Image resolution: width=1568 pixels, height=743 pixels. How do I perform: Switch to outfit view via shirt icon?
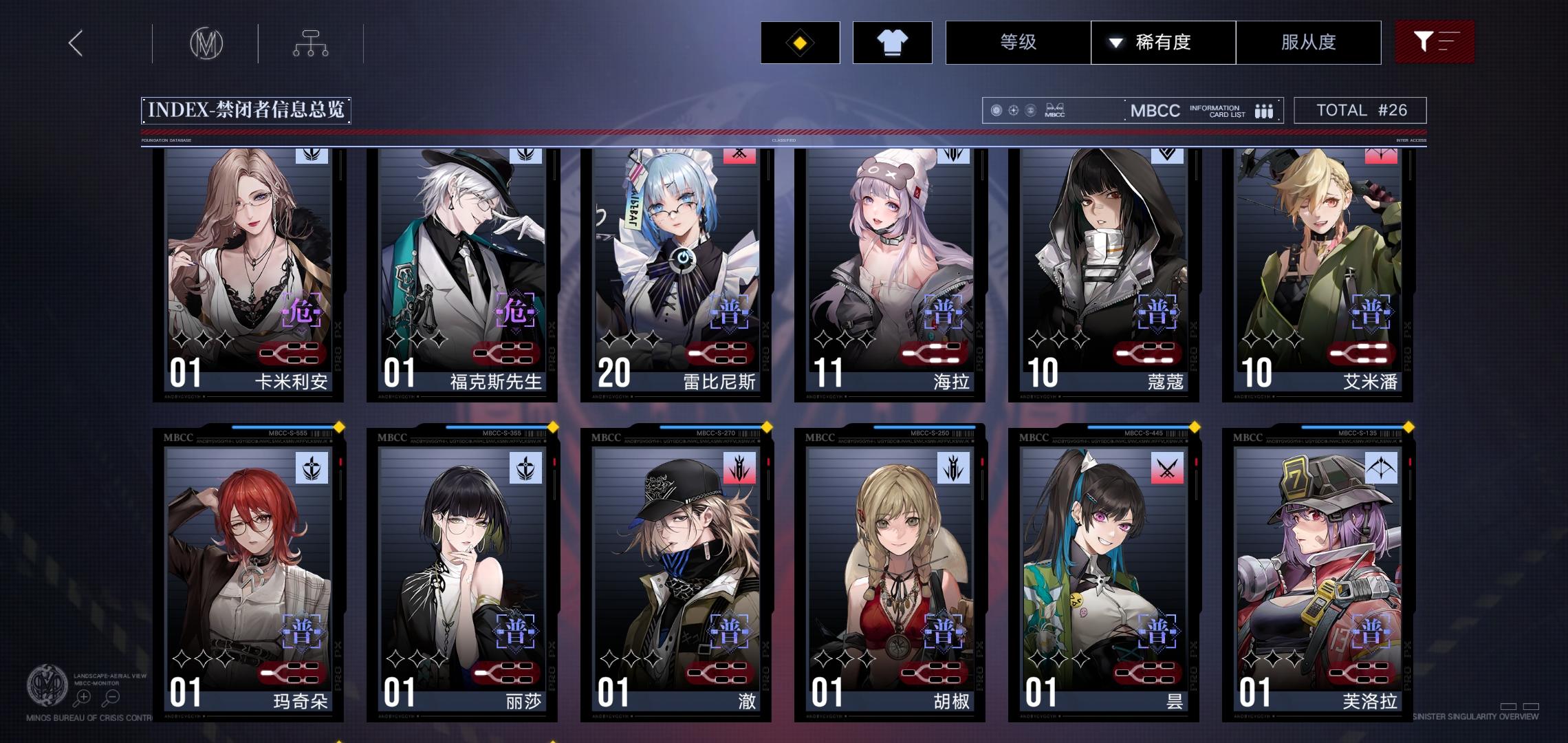892,43
